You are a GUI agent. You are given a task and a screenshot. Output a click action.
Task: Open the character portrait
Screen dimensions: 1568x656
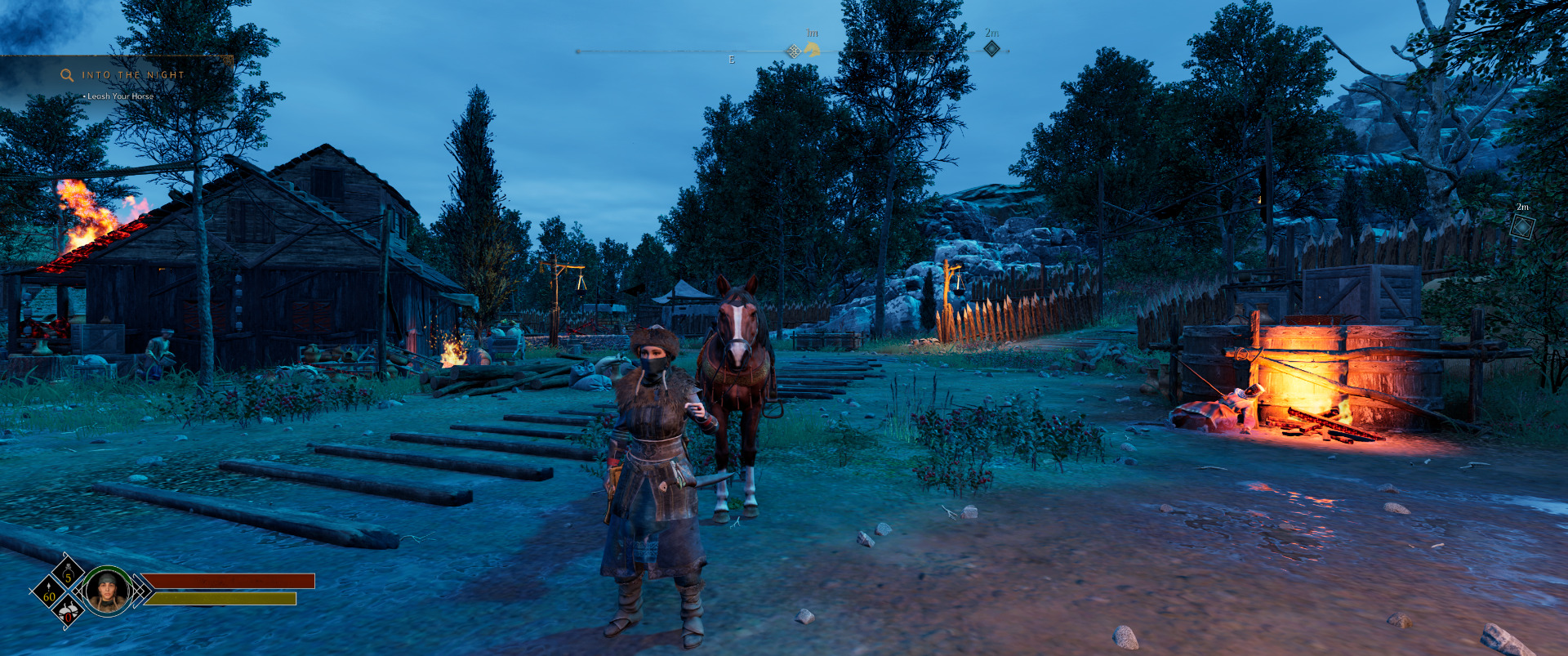coord(107,590)
